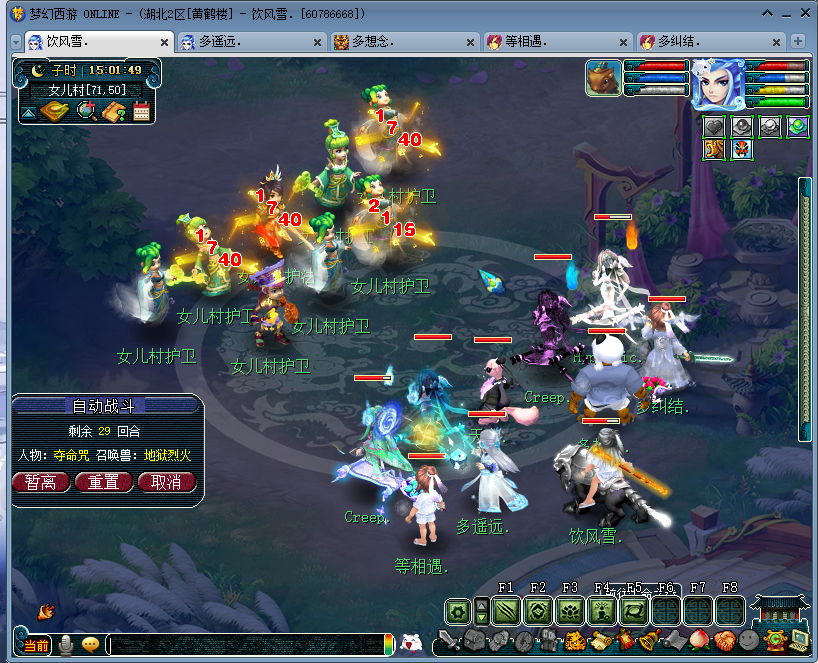The width and height of the screenshot is (818, 663).
Task: Reset auto-battle with the 重置 button
Action: tap(104, 482)
